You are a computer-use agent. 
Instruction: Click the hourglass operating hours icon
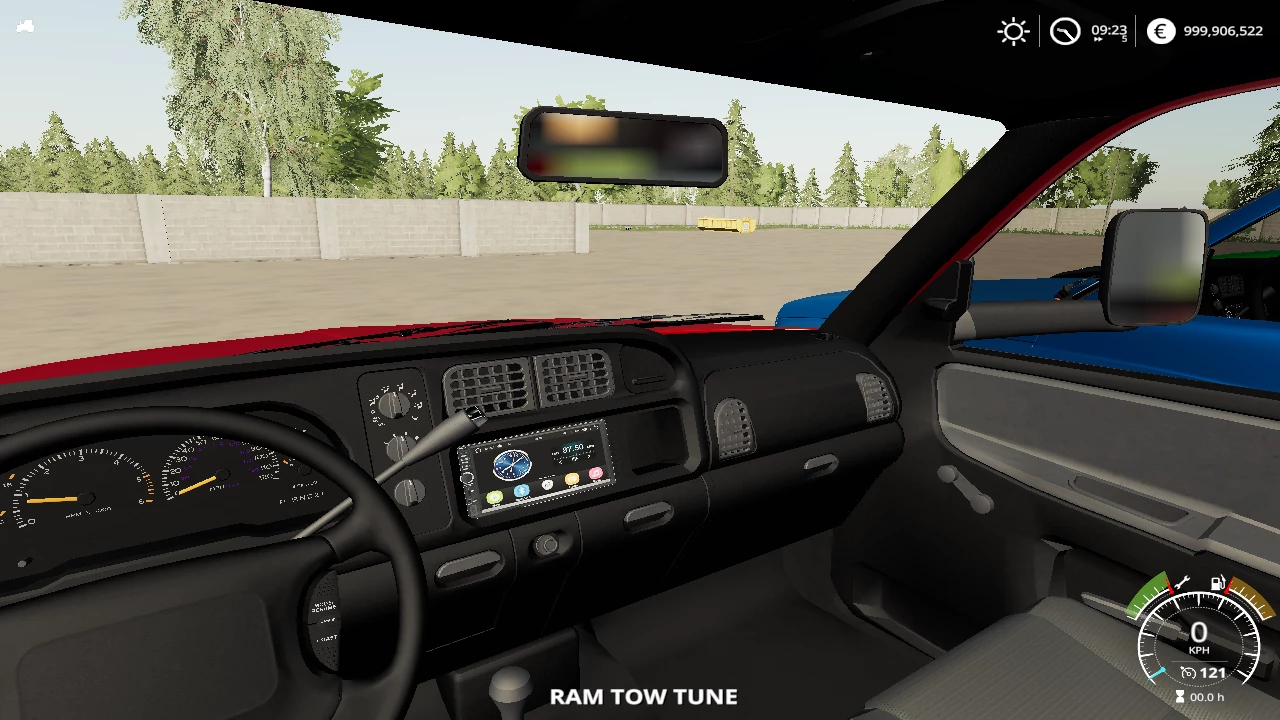point(1180,697)
